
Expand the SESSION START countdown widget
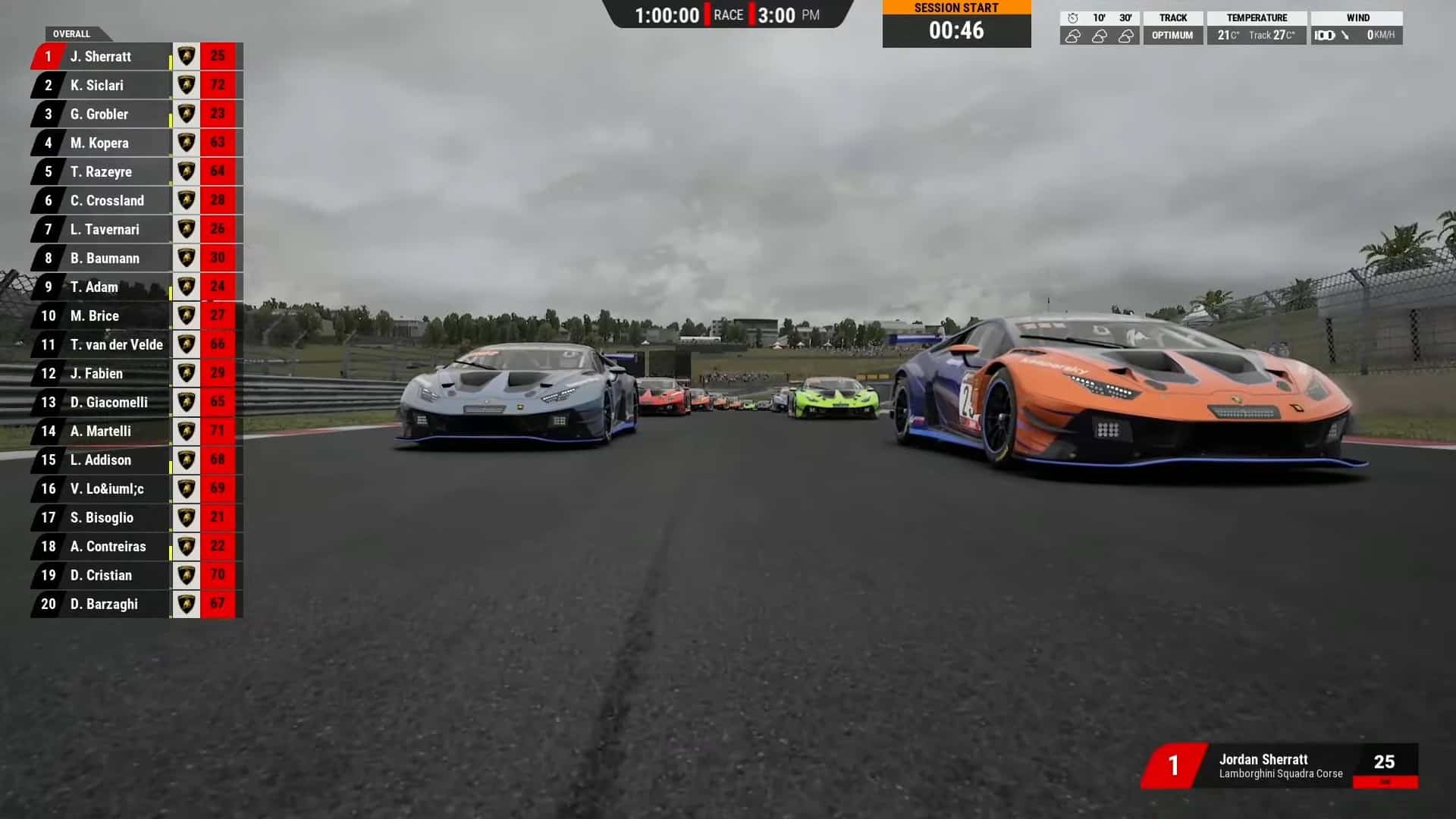click(956, 24)
